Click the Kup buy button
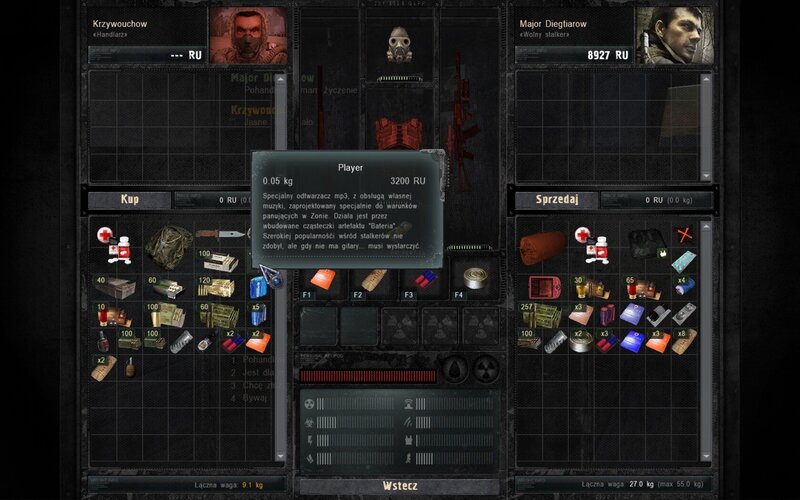The height and width of the screenshot is (500, 800). click(x=130, y=200)
